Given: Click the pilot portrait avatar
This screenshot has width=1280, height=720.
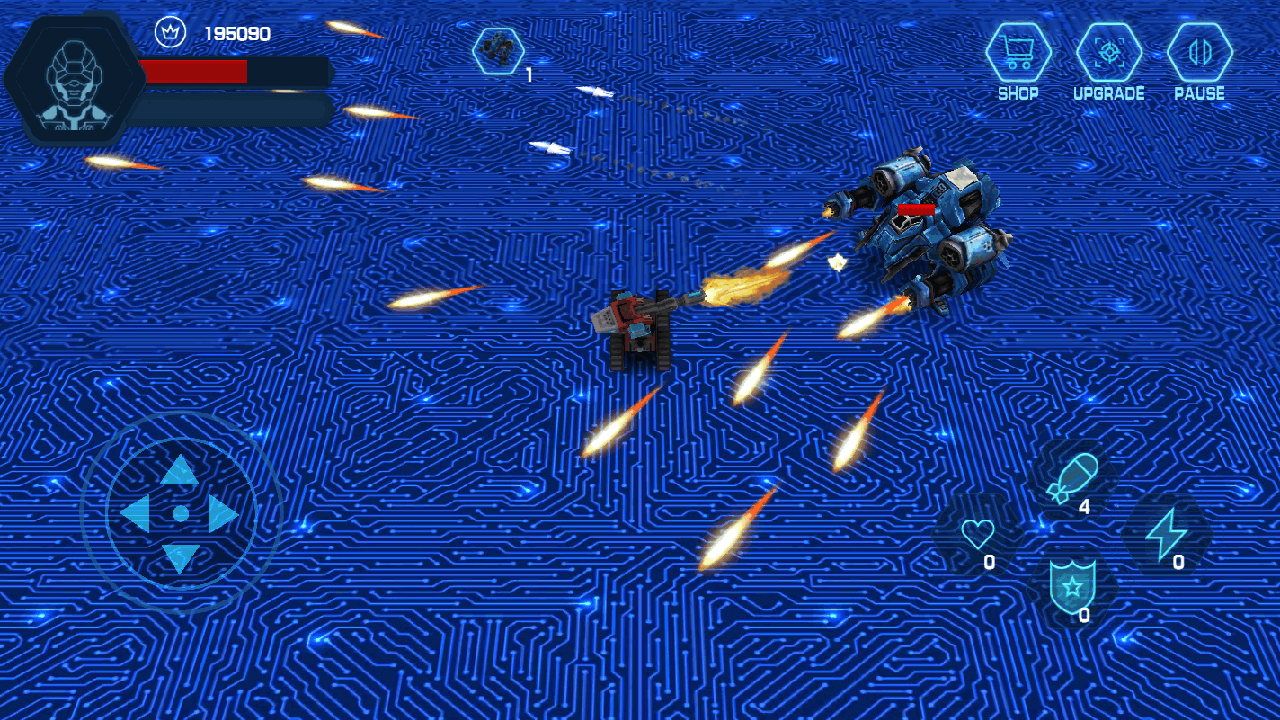Looking at the screenshot, I should tap(75, 80).
